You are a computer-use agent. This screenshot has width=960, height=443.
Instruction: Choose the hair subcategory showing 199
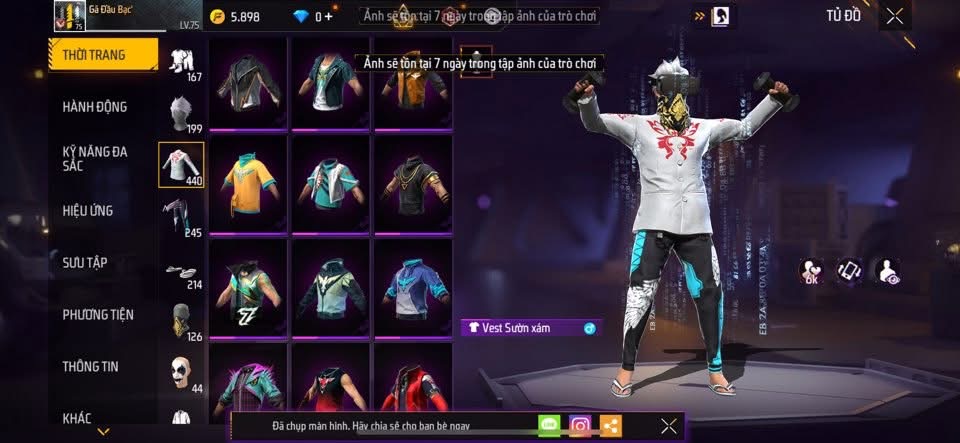tap(181, 114)
